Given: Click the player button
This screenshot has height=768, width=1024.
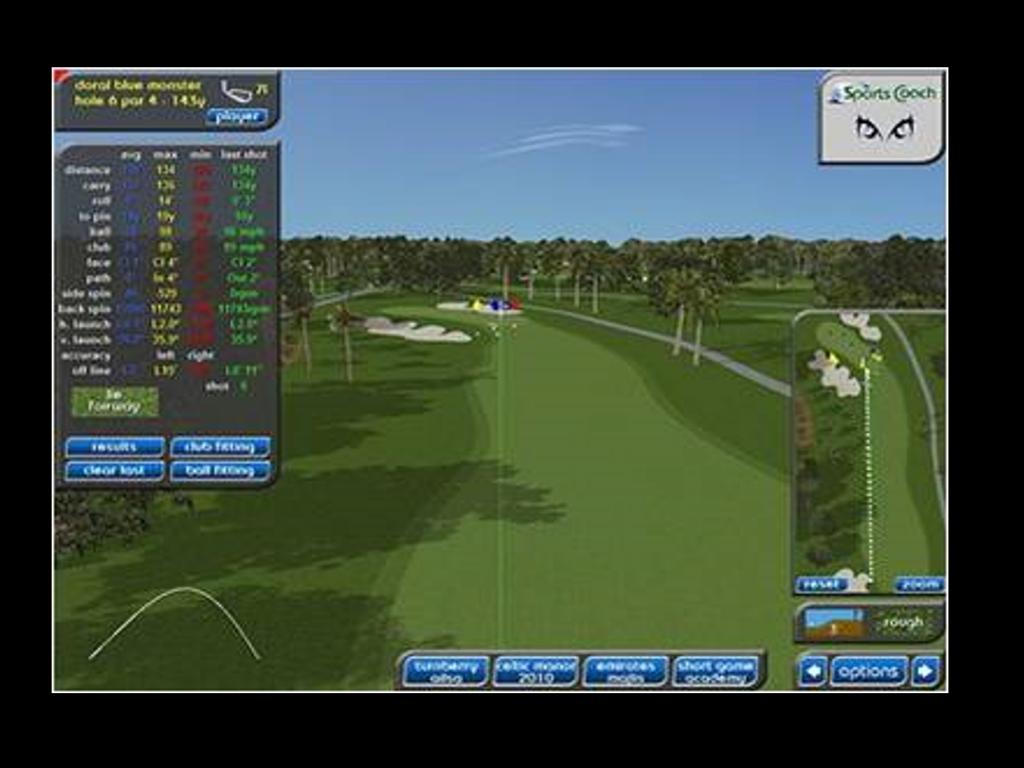Looking at the screenshot, I should click(237, 116).
